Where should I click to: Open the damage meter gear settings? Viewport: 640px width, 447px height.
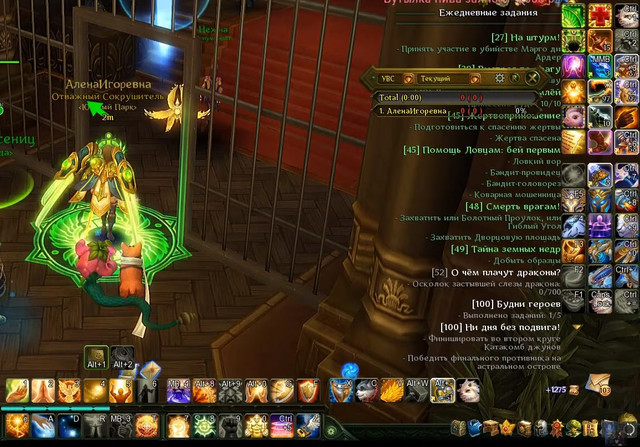501,77
